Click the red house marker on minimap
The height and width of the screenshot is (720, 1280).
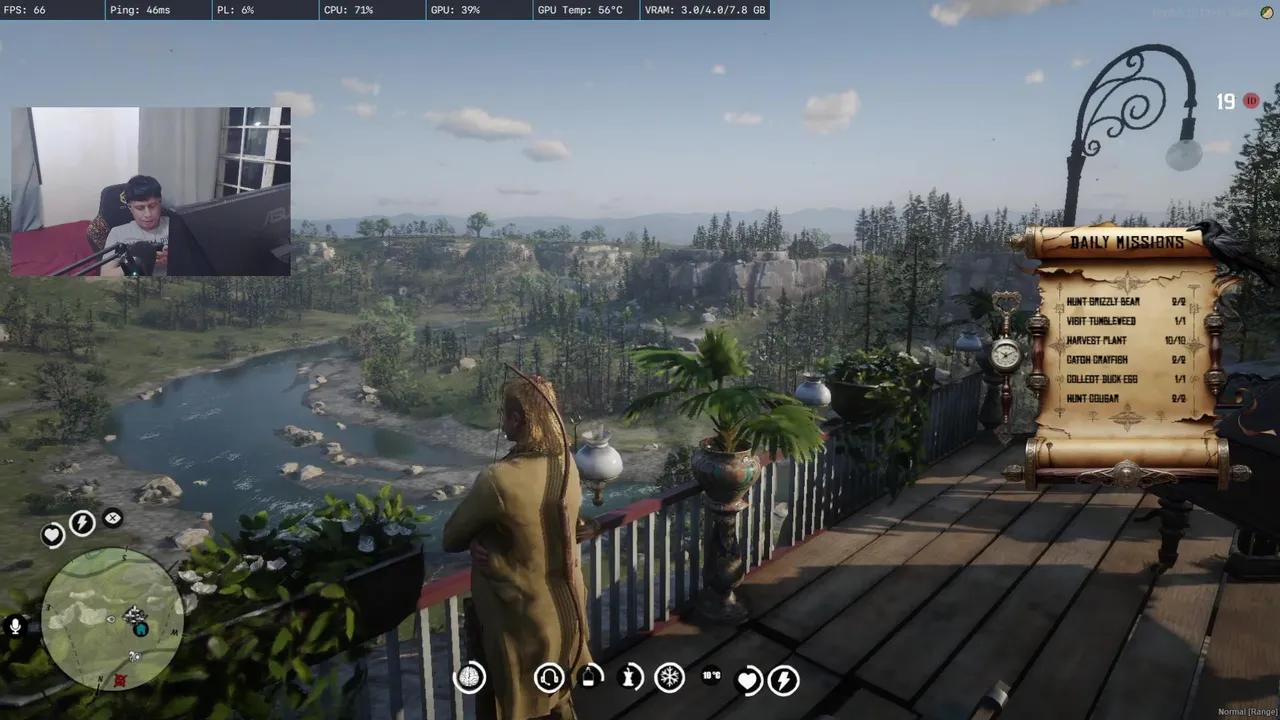(120, 680)
